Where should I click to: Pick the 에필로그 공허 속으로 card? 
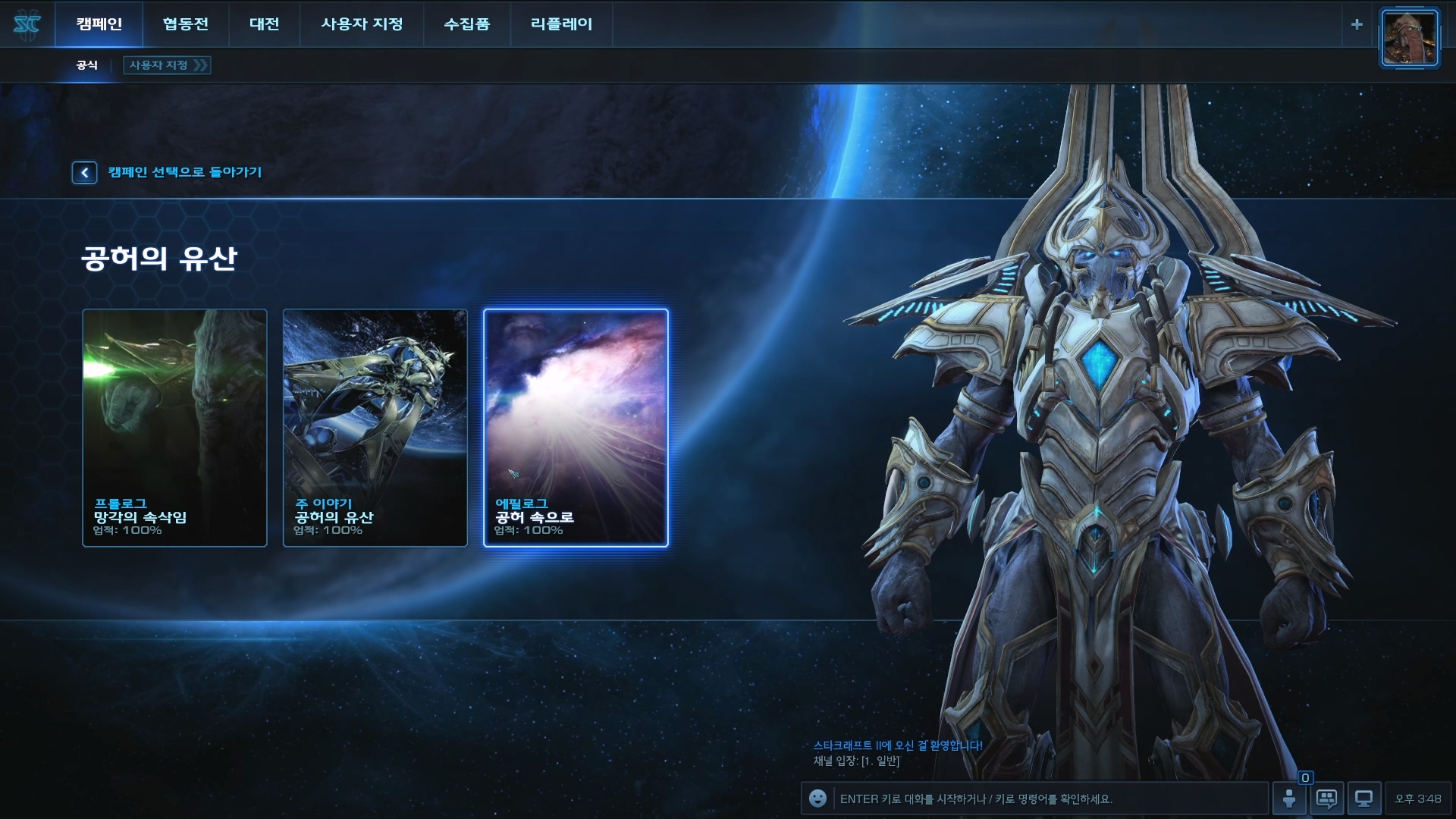click(x=576, y=428)
